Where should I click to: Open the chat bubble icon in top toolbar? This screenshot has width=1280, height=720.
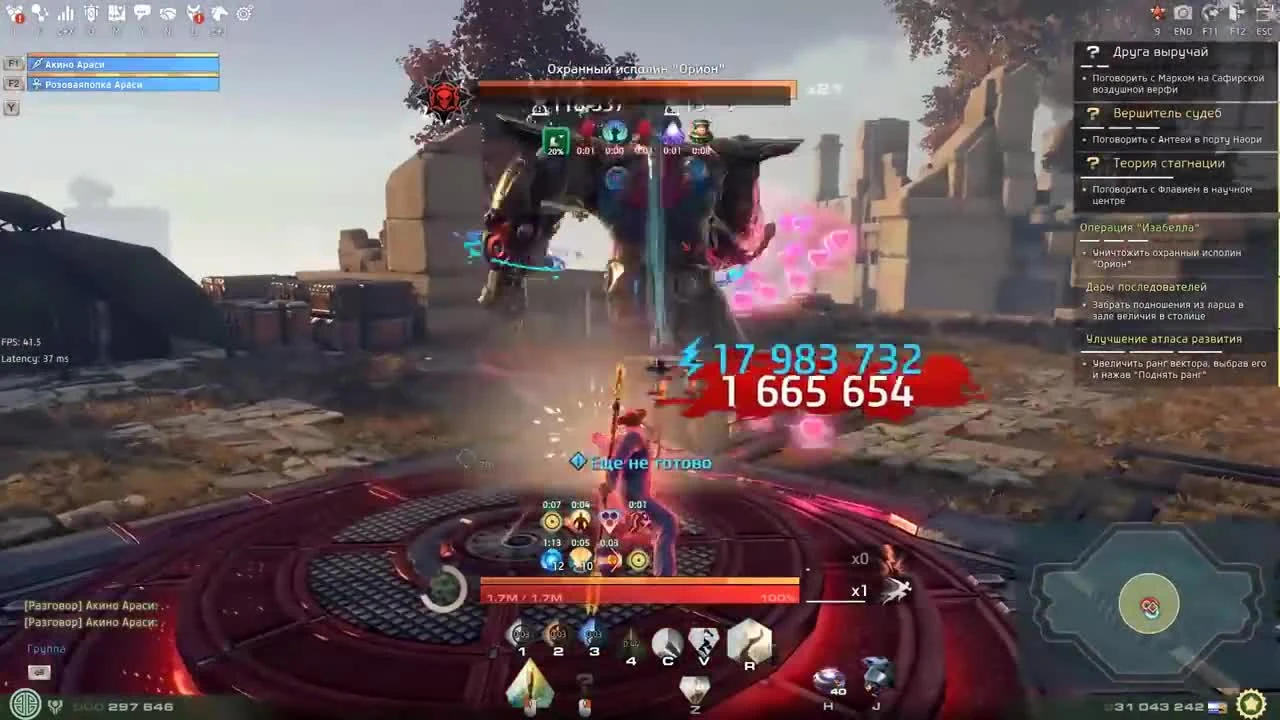pos(141,13)
